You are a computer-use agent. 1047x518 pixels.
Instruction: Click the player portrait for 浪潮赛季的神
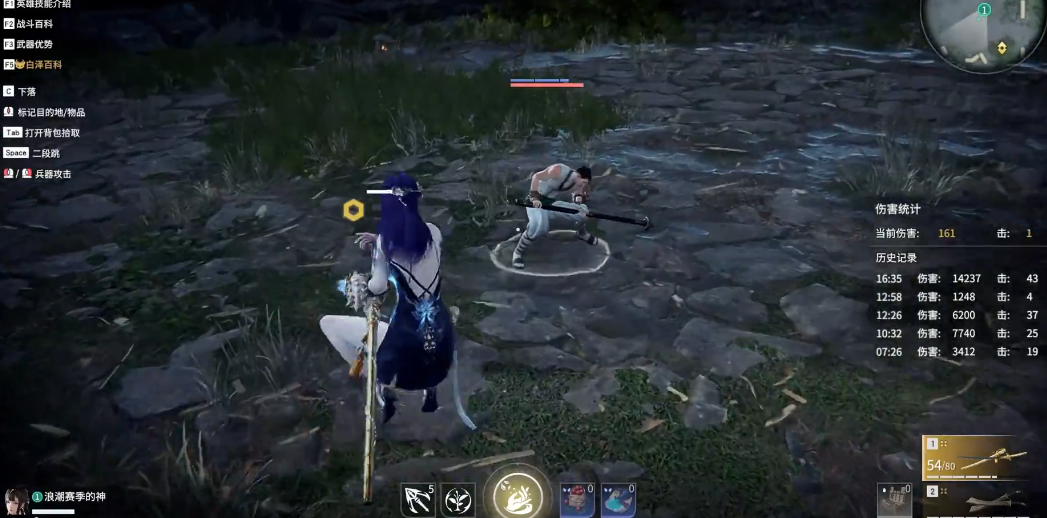(x=16, y=501)
